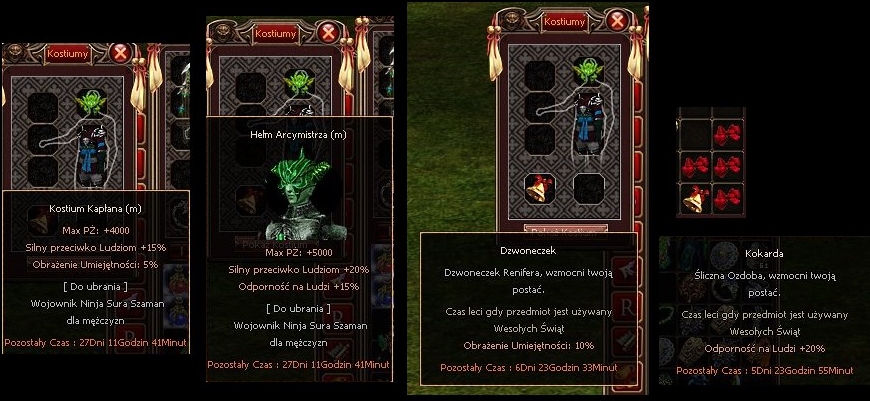Image resolution: width=870 pixels, height=401 pixels.
Task: Select the green helm above the Dzwoneczek tooltip
Action: pos(585,73)
